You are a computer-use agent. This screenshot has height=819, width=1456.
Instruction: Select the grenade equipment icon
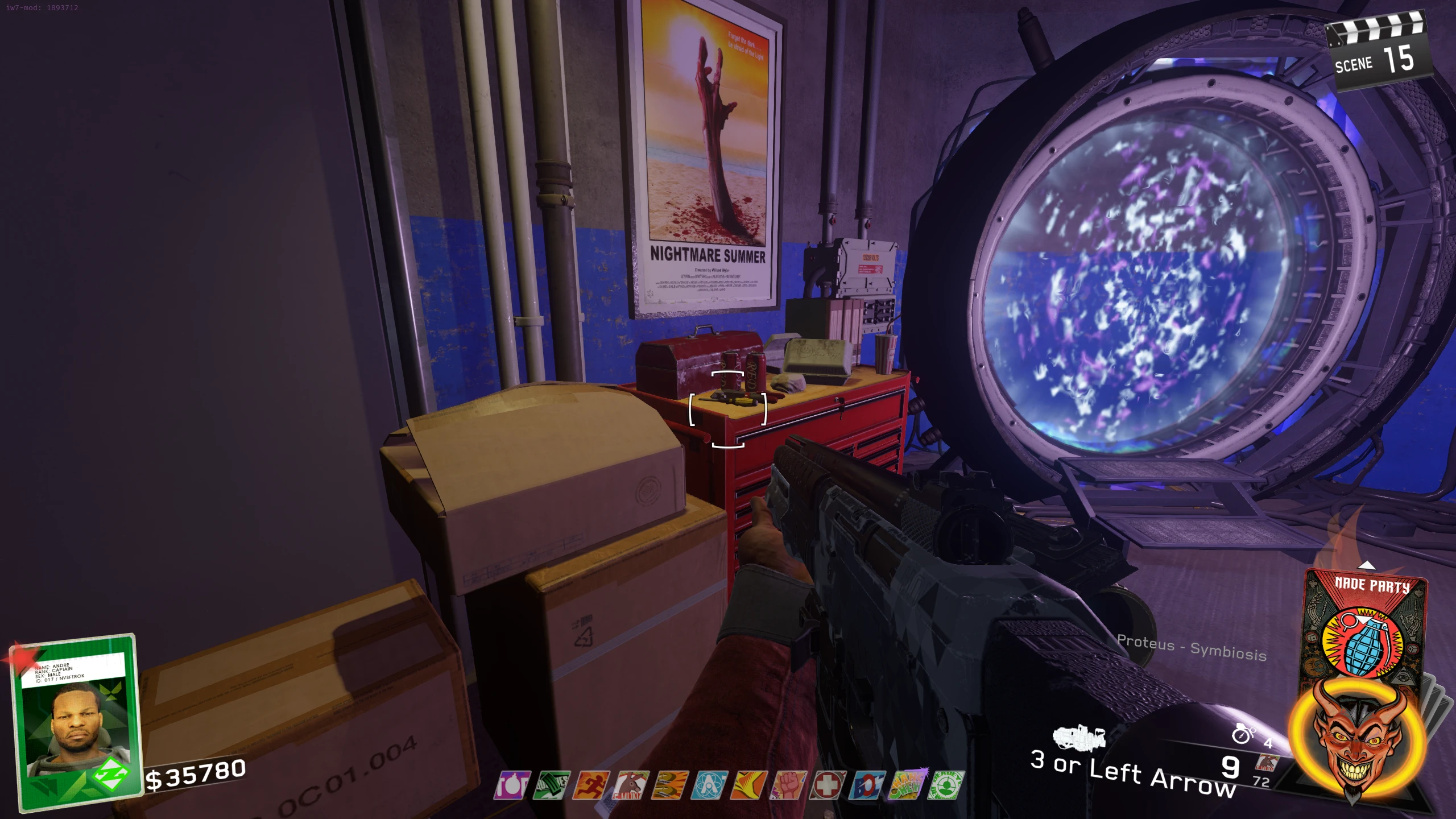[x=1243, y=734]
